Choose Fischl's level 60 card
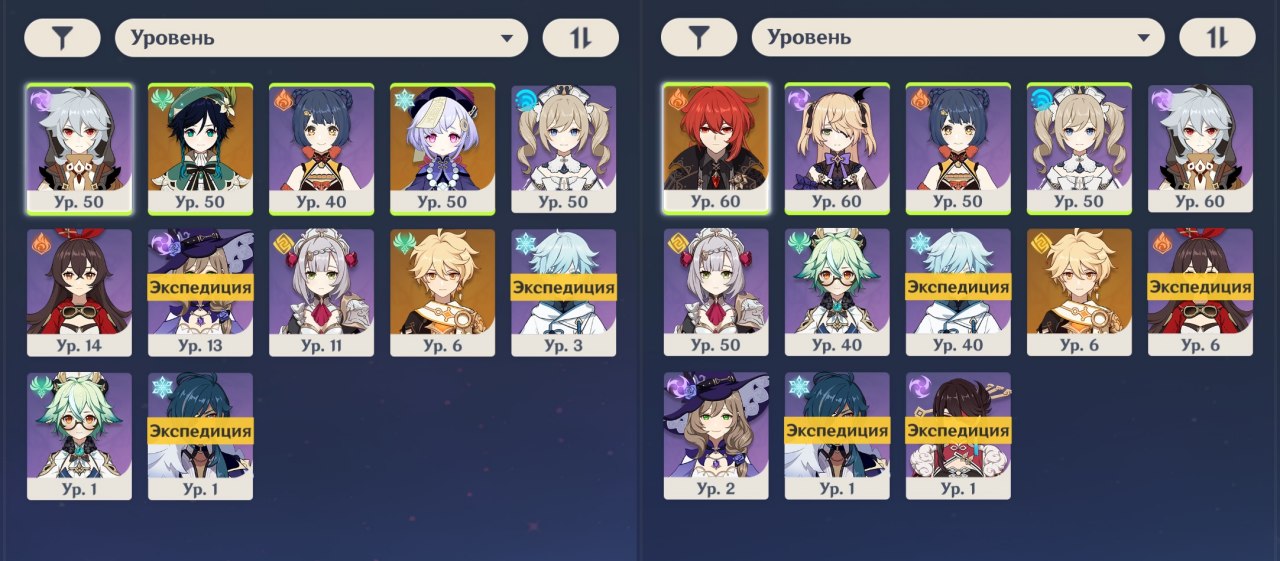 [x=837, y=148]
